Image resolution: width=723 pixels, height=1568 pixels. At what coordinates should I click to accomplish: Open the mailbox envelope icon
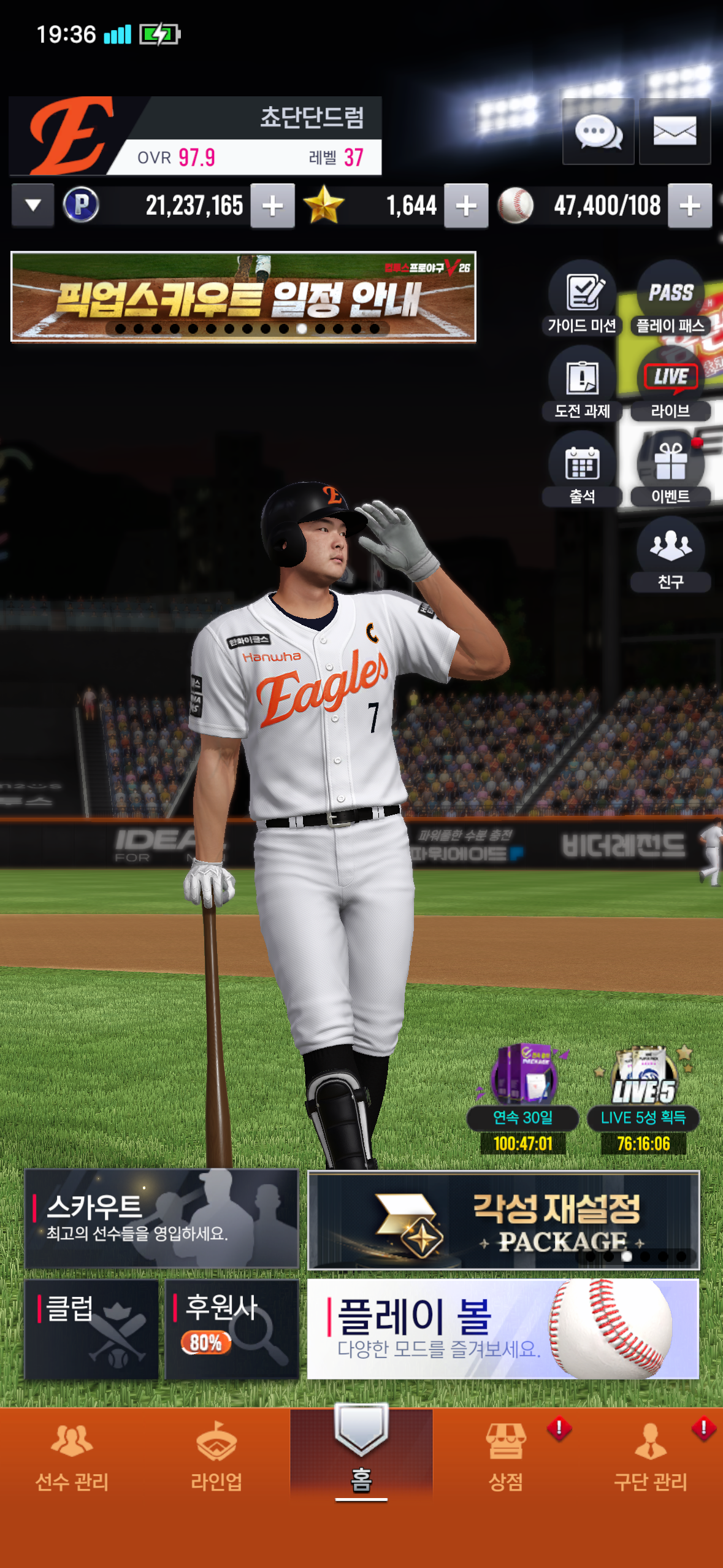point(675,131)
